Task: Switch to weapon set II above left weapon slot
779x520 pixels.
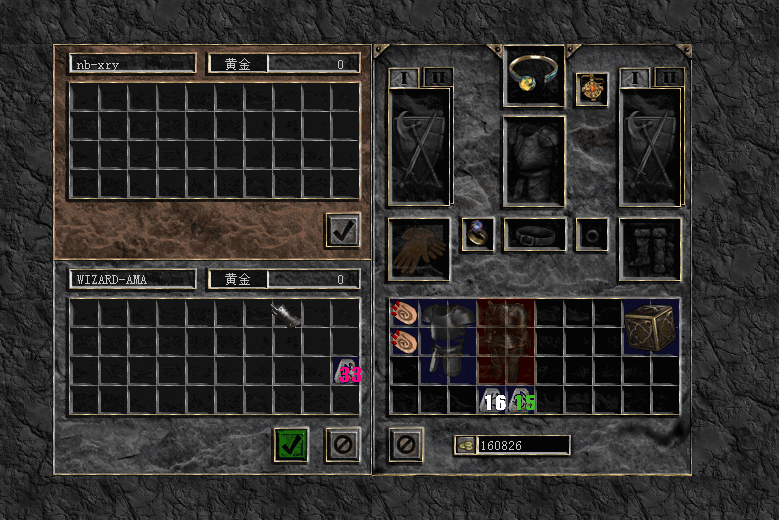Action: [x=438, y=77]
